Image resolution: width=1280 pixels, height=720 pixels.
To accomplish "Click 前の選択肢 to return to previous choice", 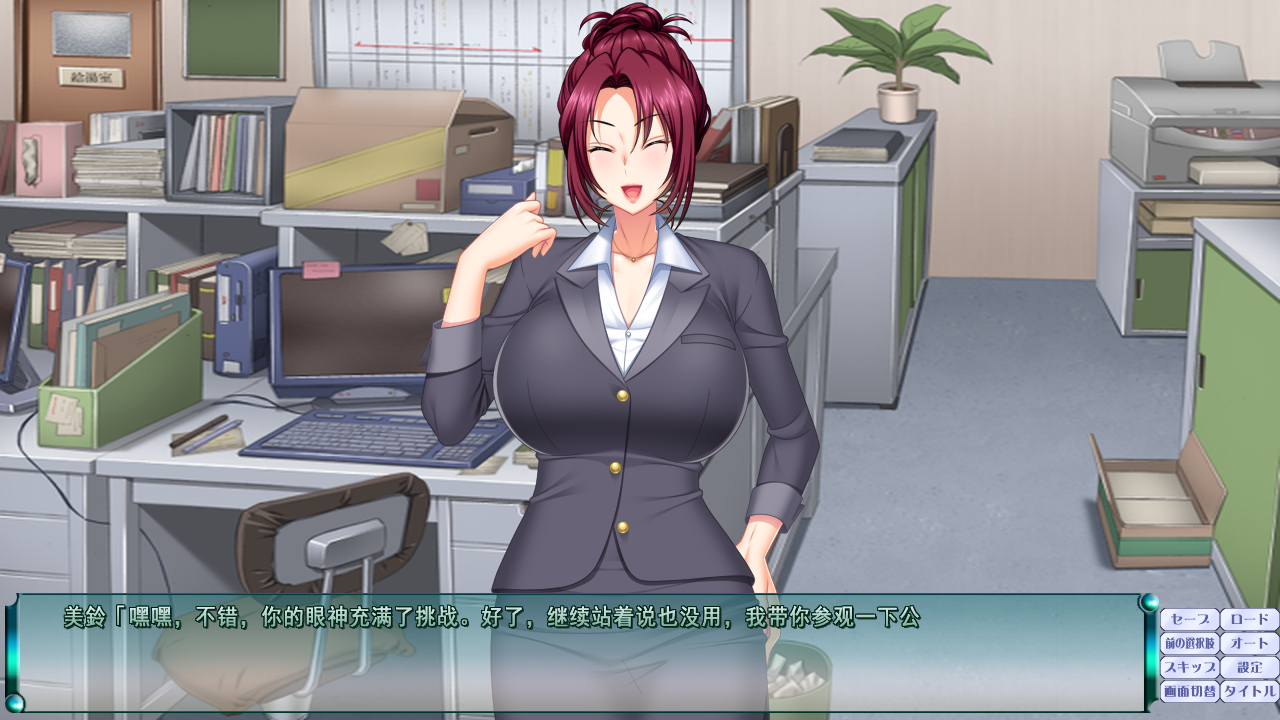I will point(1190,642).
